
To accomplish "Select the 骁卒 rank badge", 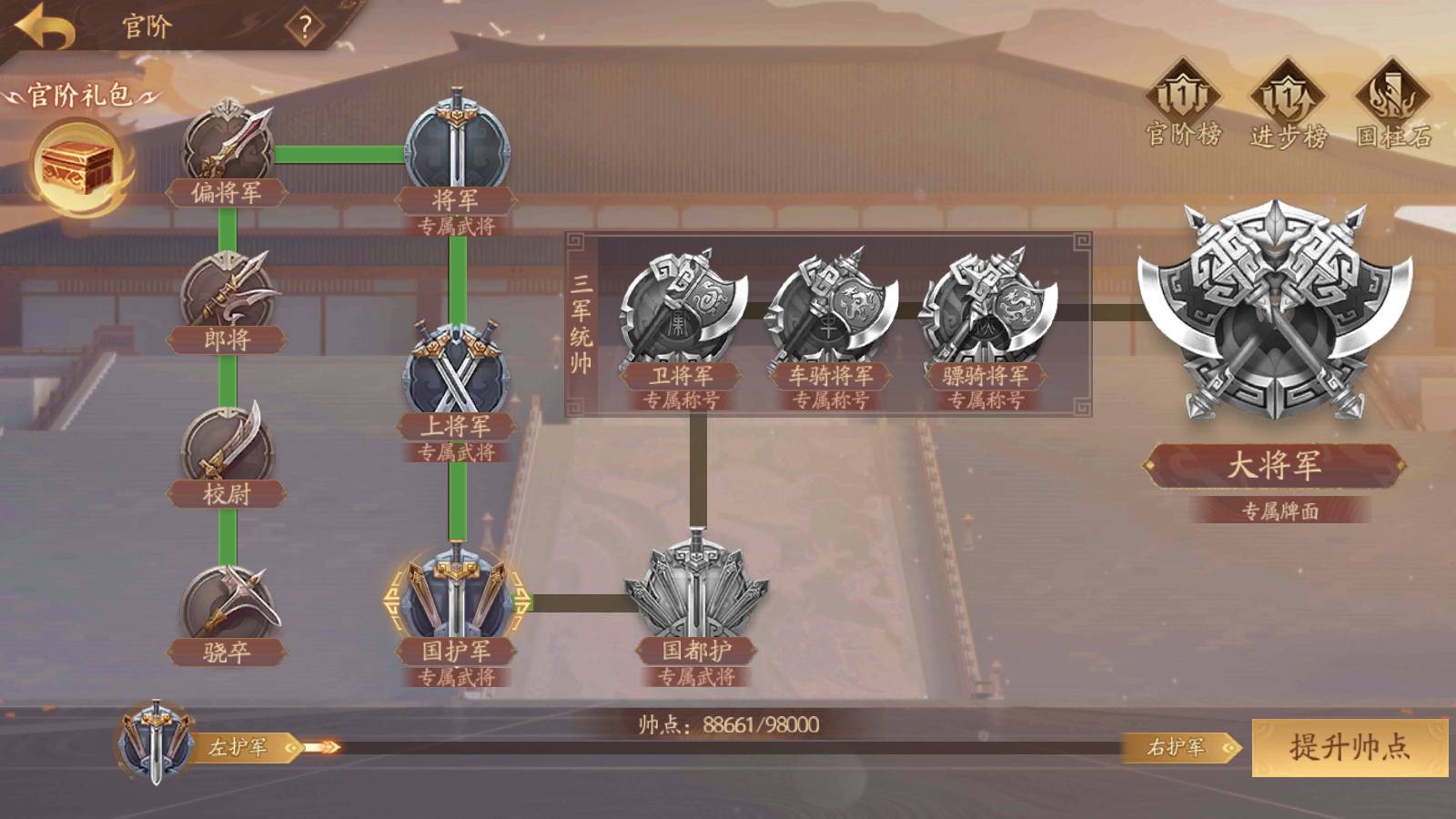I will tap(227, 603).
